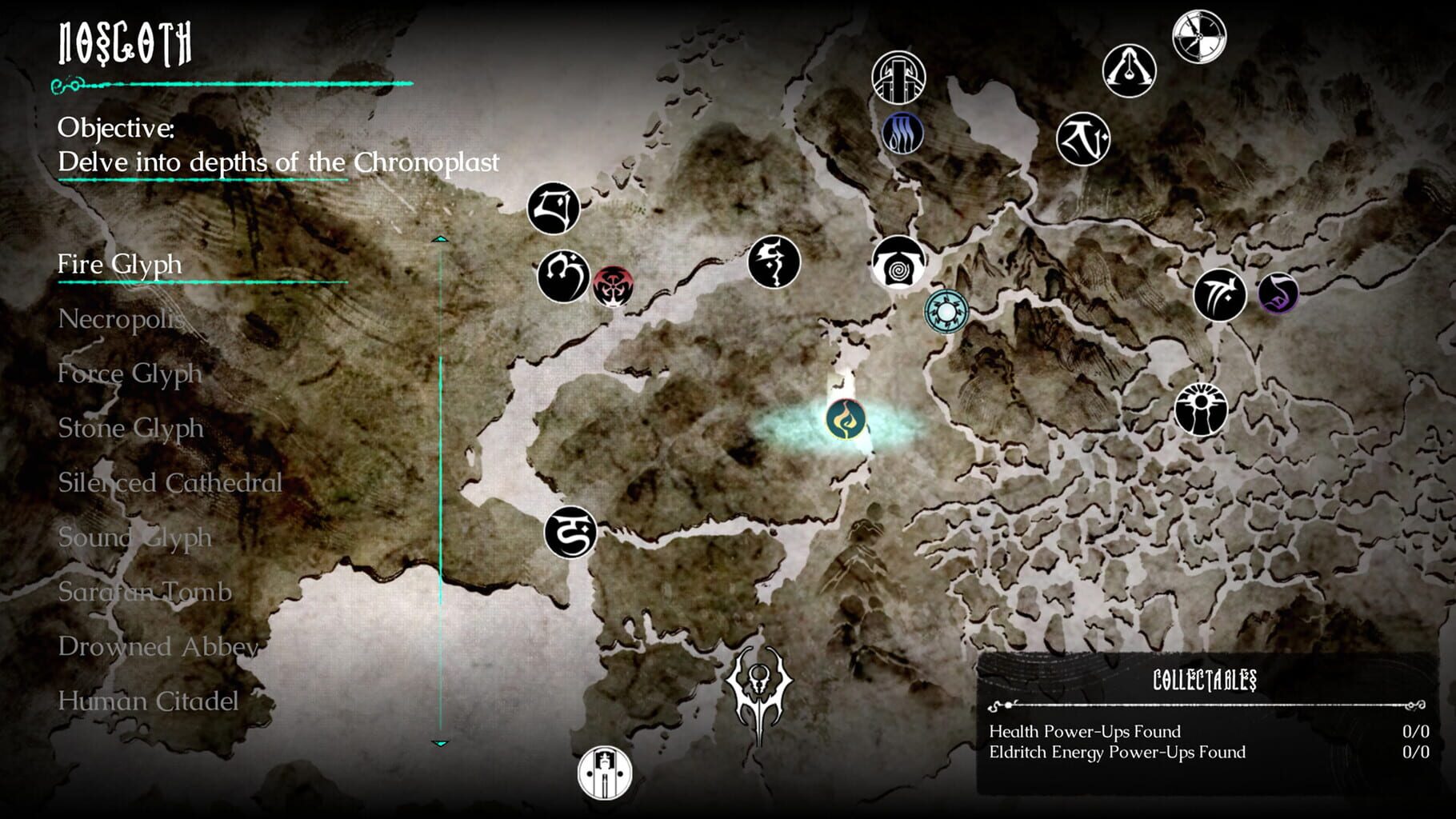Select the teal Sunlight Glyph marker near the mountains

947,312
